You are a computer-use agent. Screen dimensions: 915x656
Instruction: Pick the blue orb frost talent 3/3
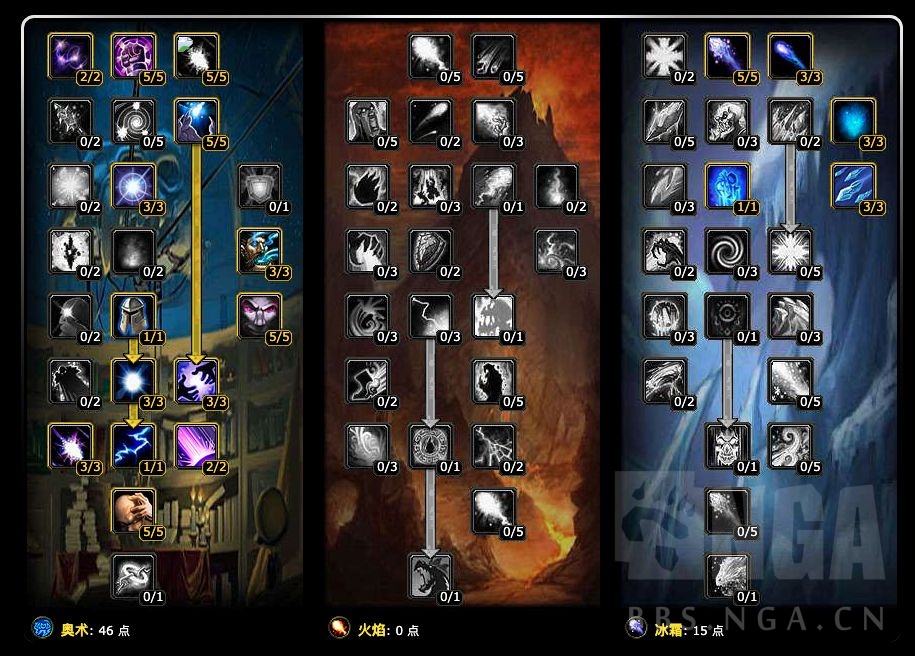point(853,121)
